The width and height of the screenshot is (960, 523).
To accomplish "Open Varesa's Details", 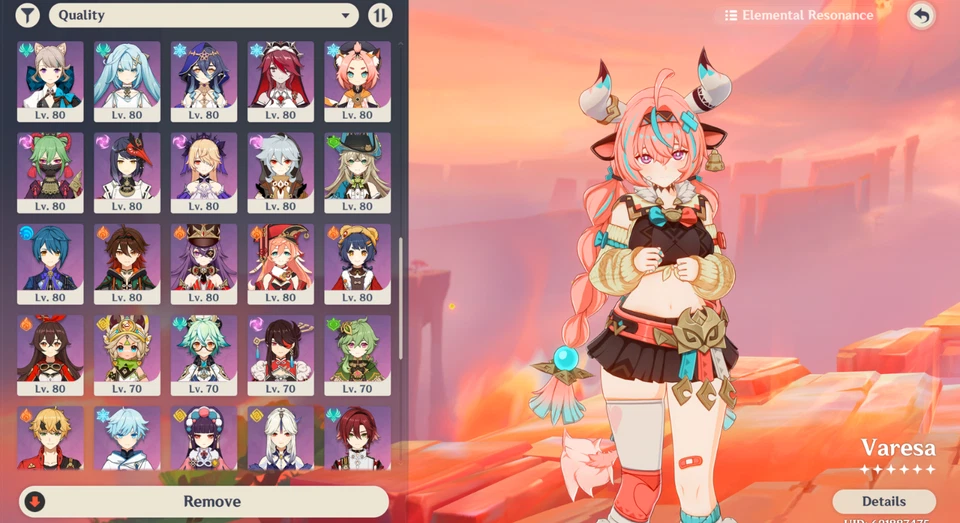I will coord(883,501).
